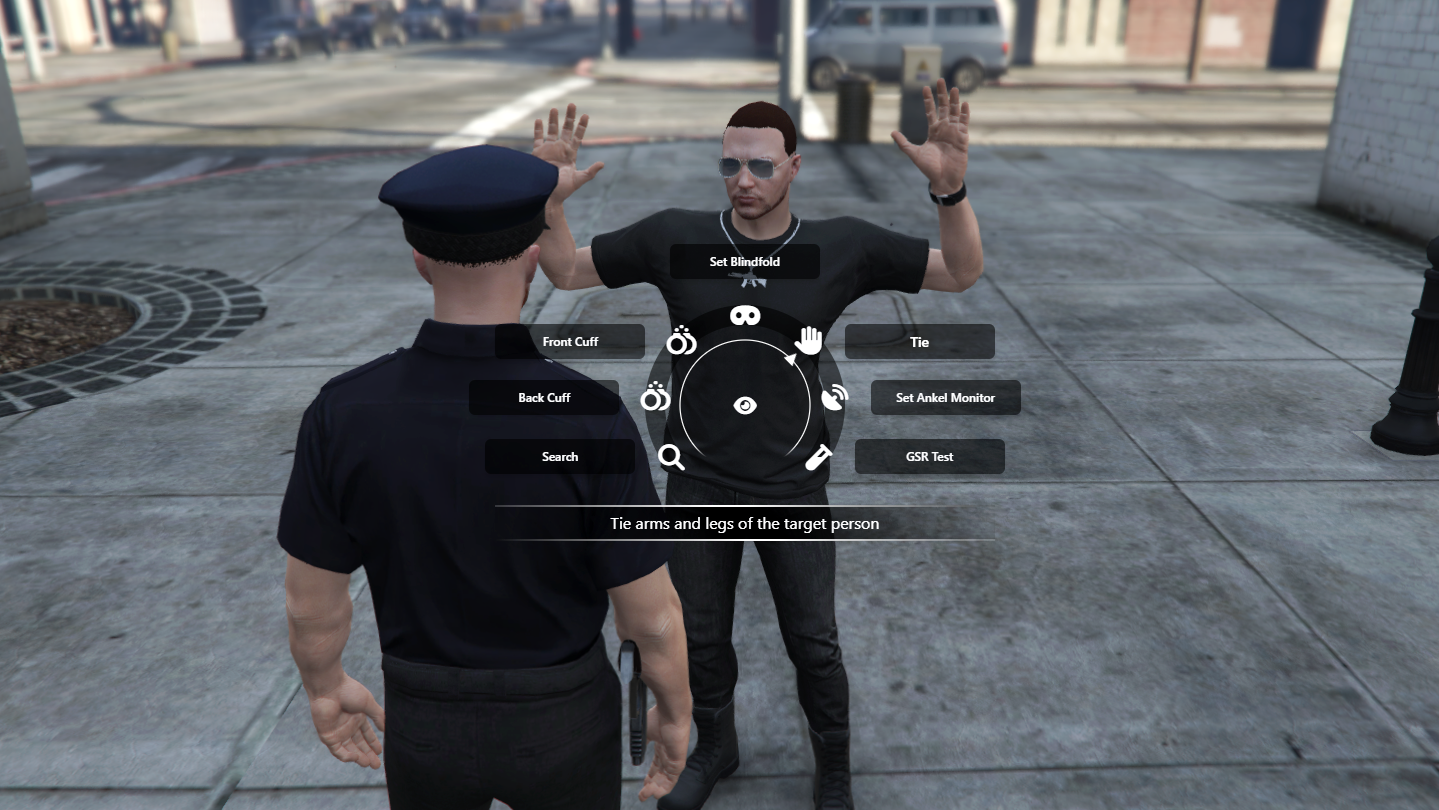
Task: Activate the Set Ankel Monitor button
Action: (945, 398)
